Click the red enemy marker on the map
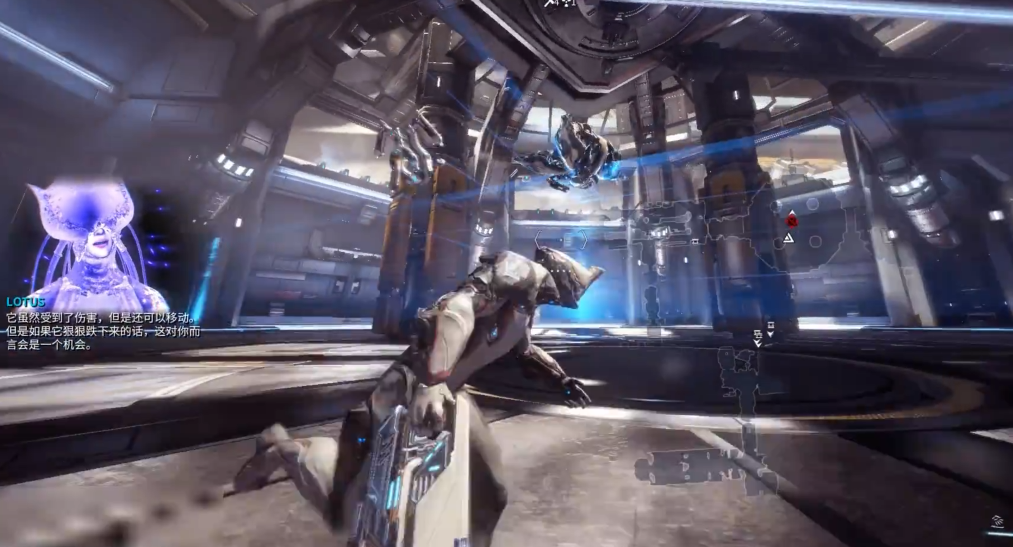Screen dimensions: 1013x547 point(792,219)
